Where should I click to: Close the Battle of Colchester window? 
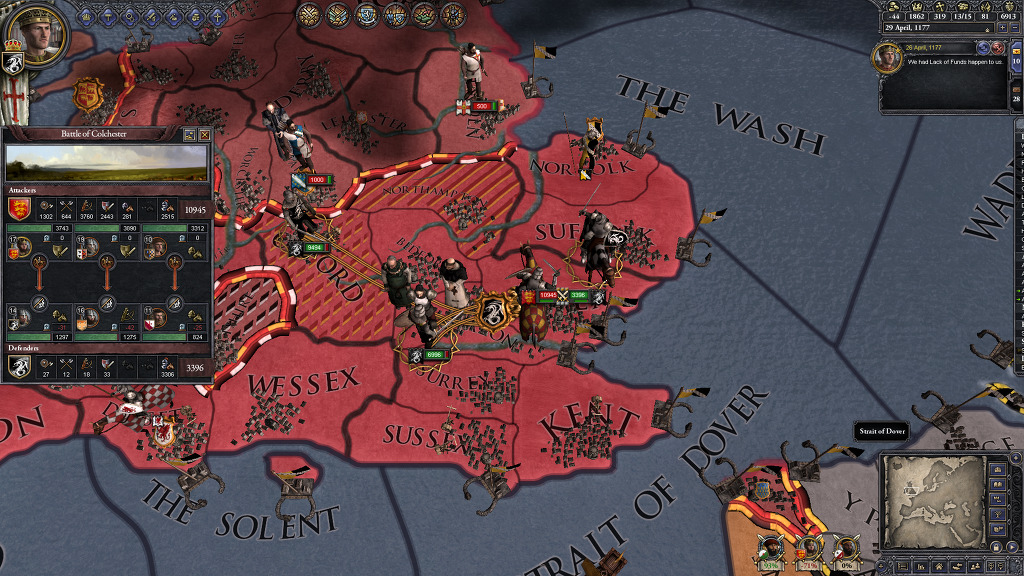(x=205, y=134)
